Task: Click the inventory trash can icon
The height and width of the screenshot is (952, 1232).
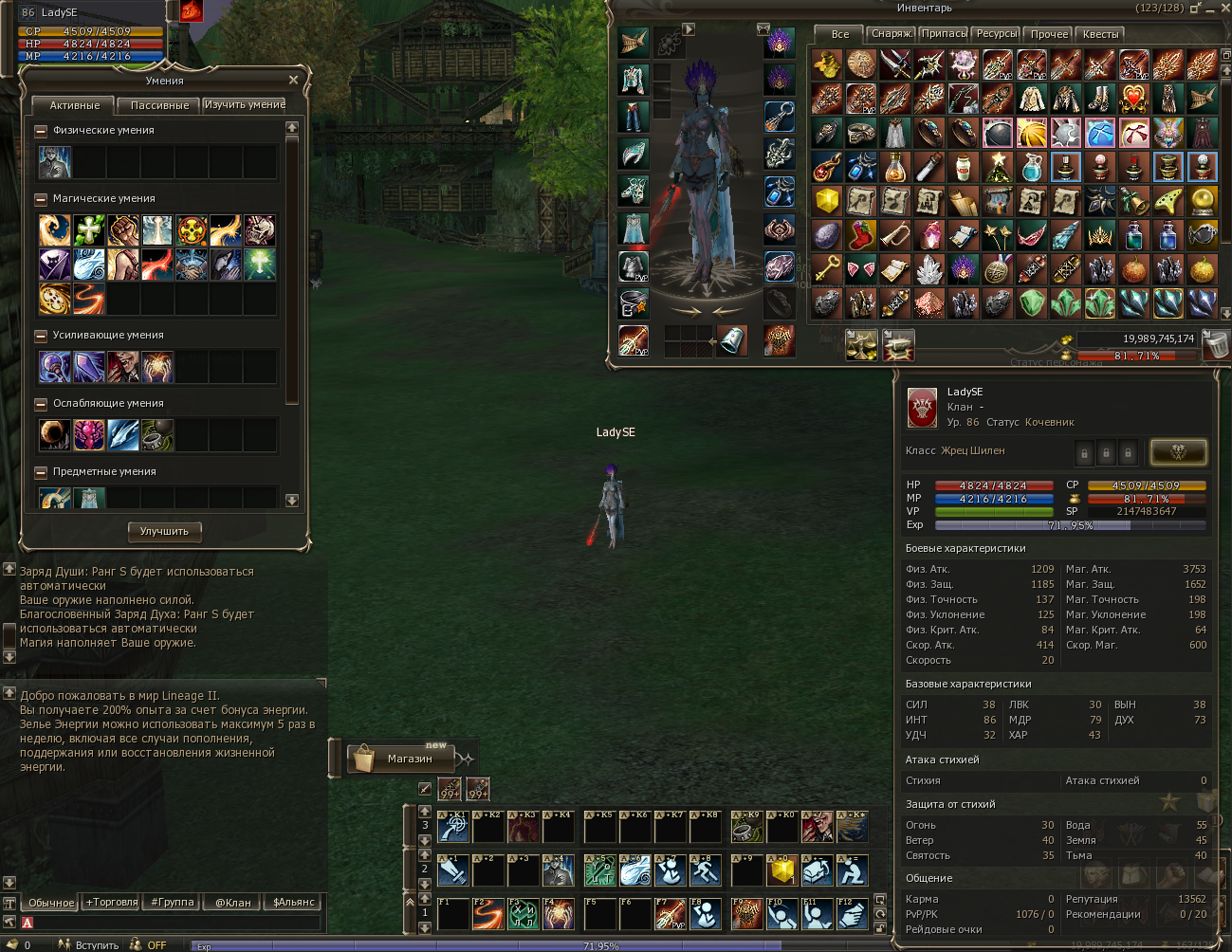Action: click(1215, 343)
